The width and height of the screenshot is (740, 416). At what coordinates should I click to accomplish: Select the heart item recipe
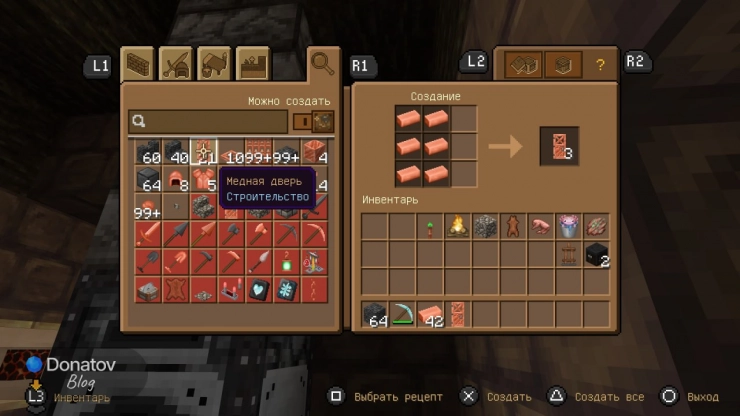tap(259, 290)
